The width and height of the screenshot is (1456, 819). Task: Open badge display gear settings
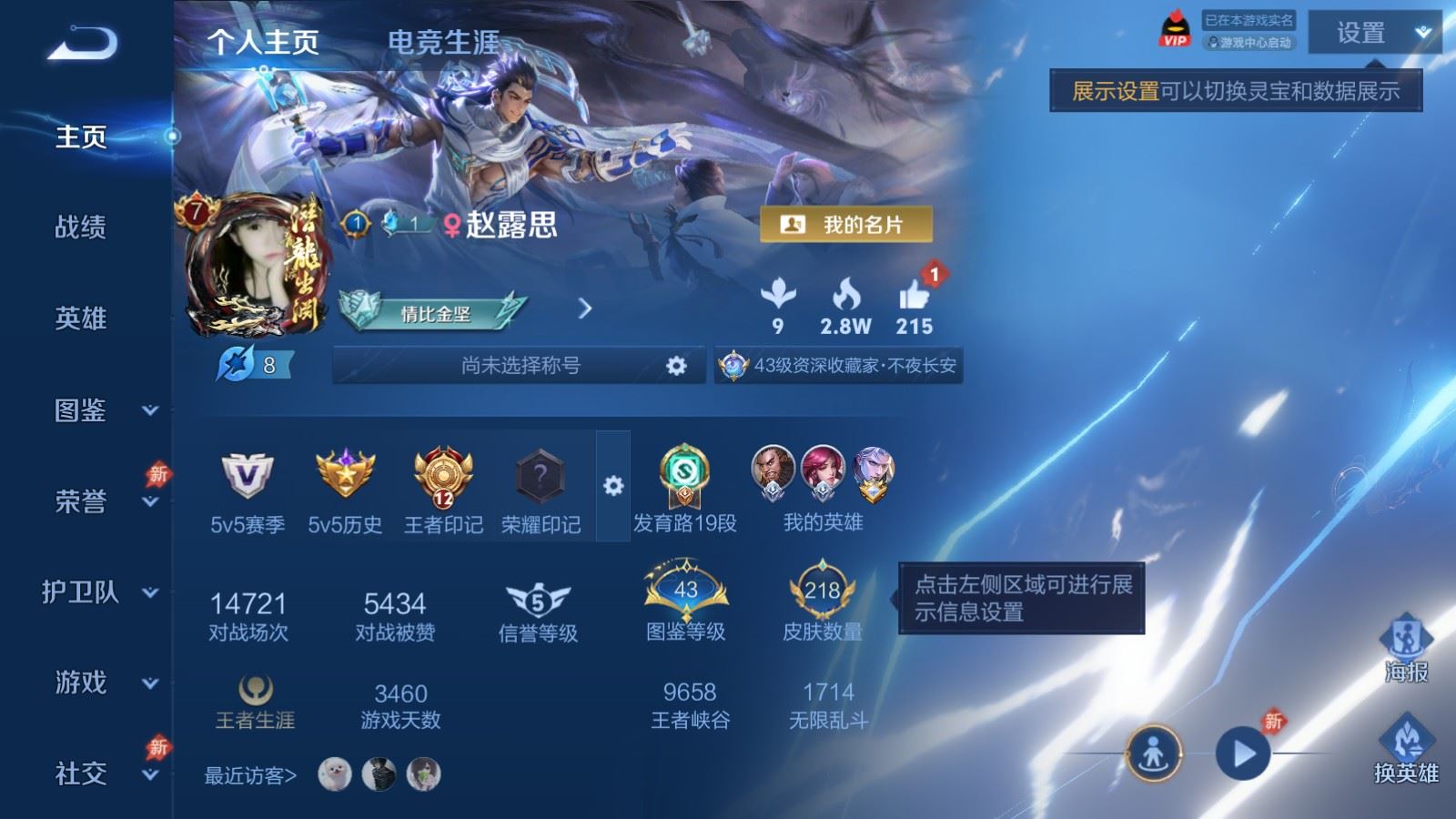click(x=613, y=486)
